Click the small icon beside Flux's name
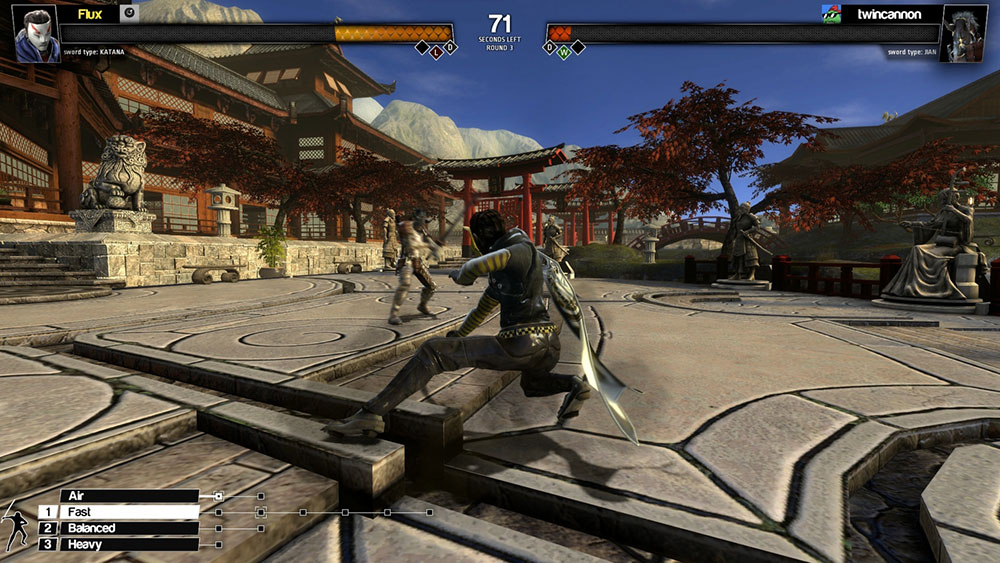The image size is (1000, 563). (x=129, y=14)
